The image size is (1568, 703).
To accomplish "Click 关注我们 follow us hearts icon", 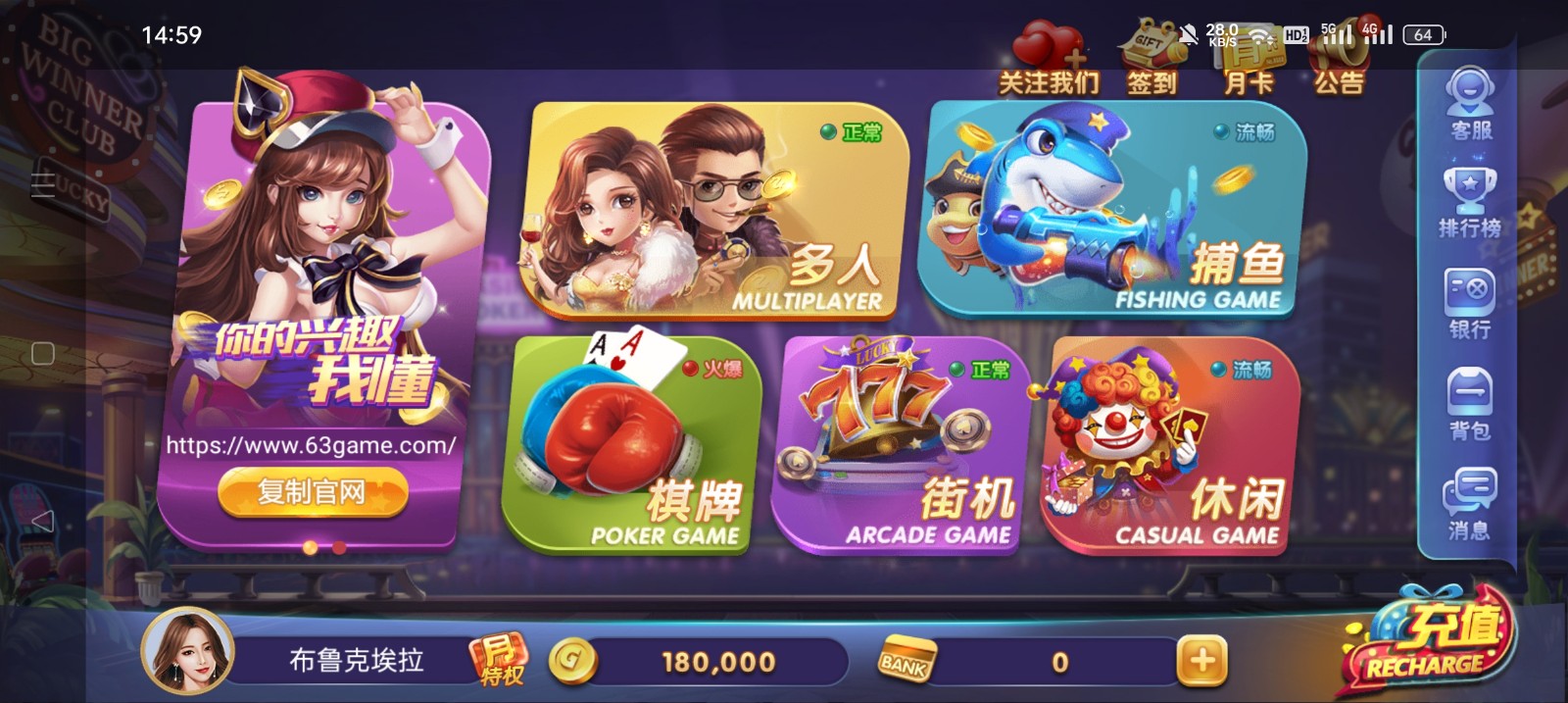I will [1048, 61].
